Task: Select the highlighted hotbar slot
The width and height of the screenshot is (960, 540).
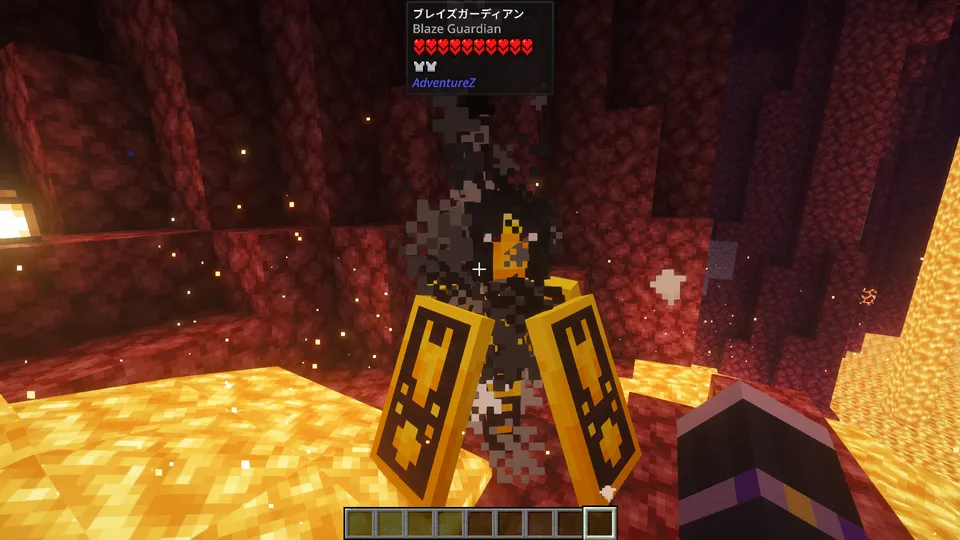Action: pyautogui.click(x=600, y=523)
